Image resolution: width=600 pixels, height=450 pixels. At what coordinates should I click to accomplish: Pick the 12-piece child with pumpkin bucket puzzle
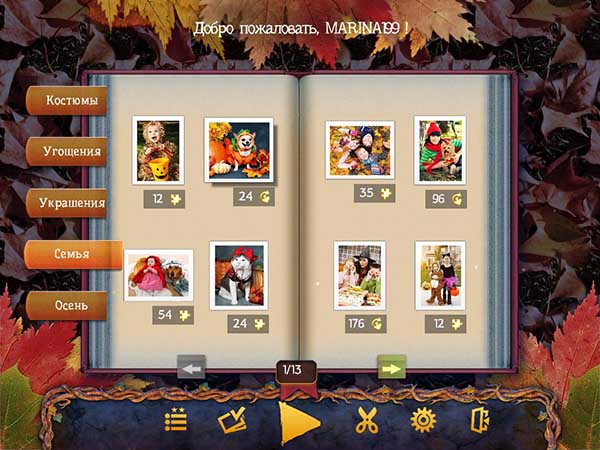coord(158,150)
